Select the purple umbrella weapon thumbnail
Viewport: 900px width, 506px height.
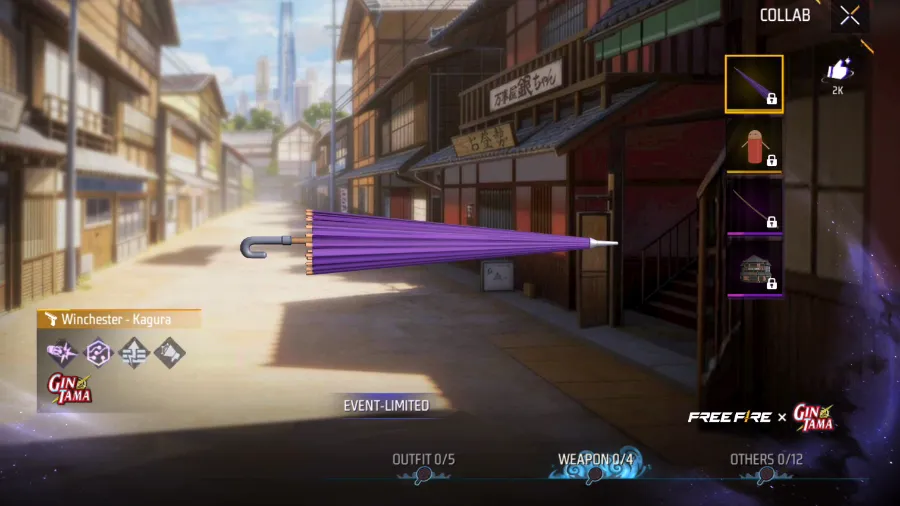click(754, 84)
